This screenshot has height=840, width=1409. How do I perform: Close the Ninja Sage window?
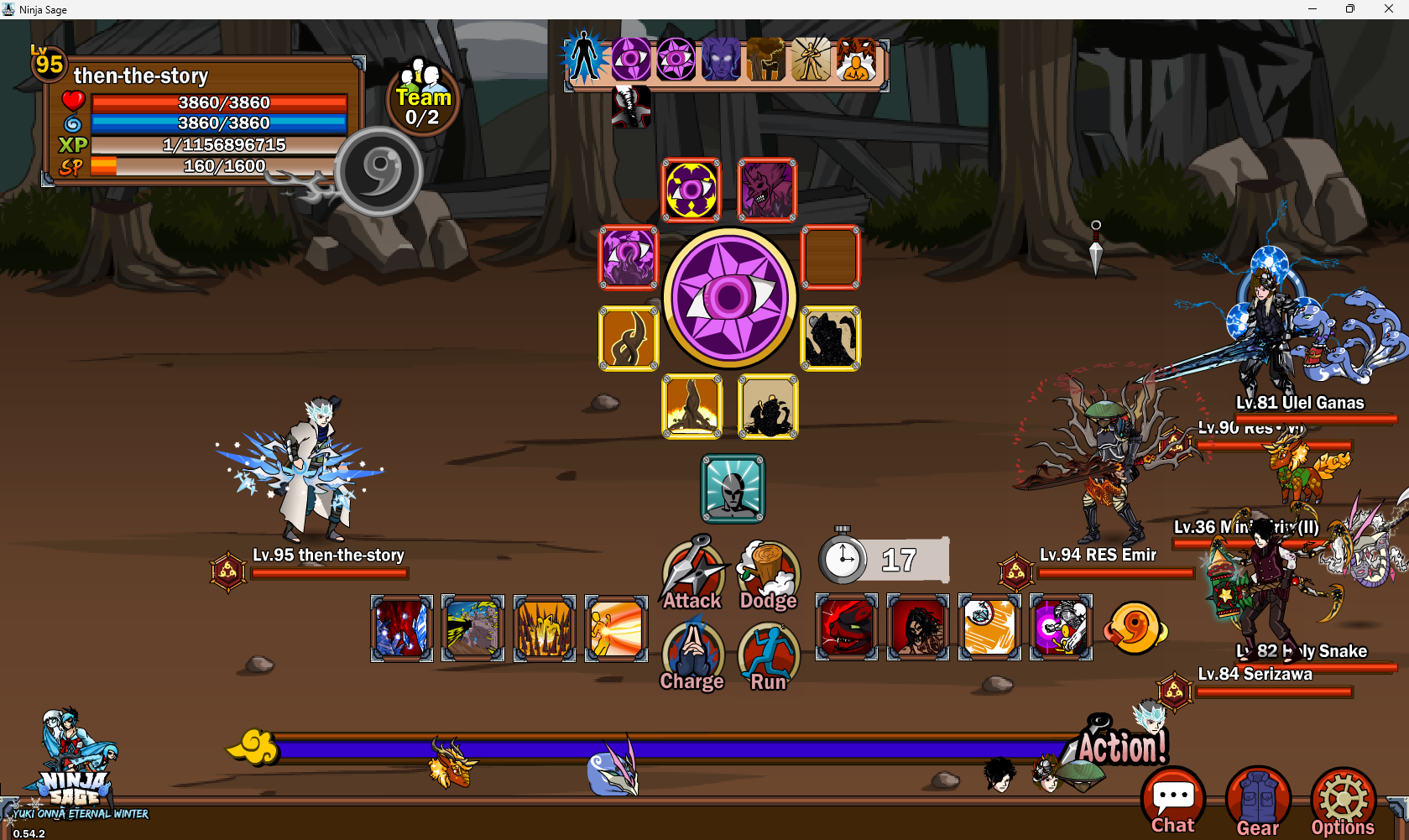[x=1389, y=9]
